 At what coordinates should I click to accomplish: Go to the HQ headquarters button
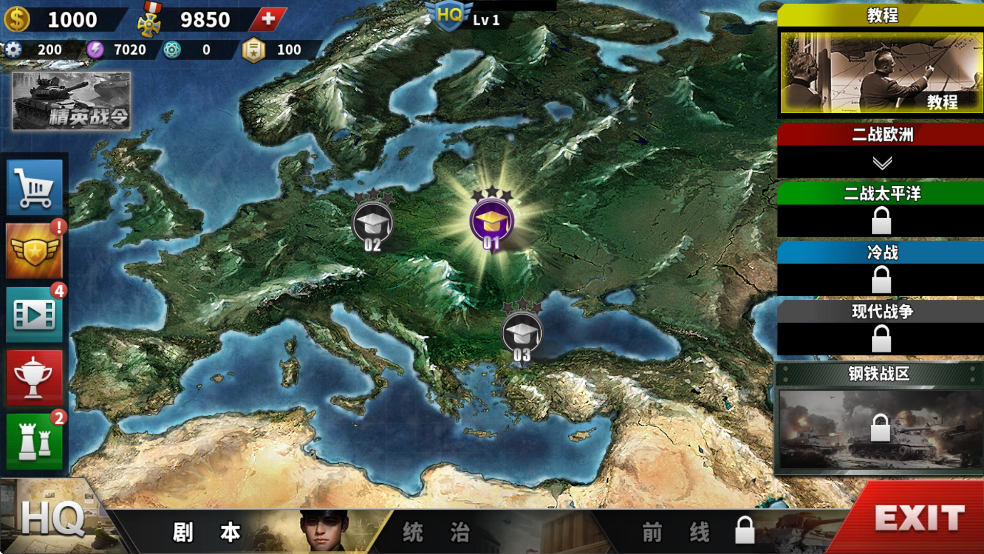point(50,518)
